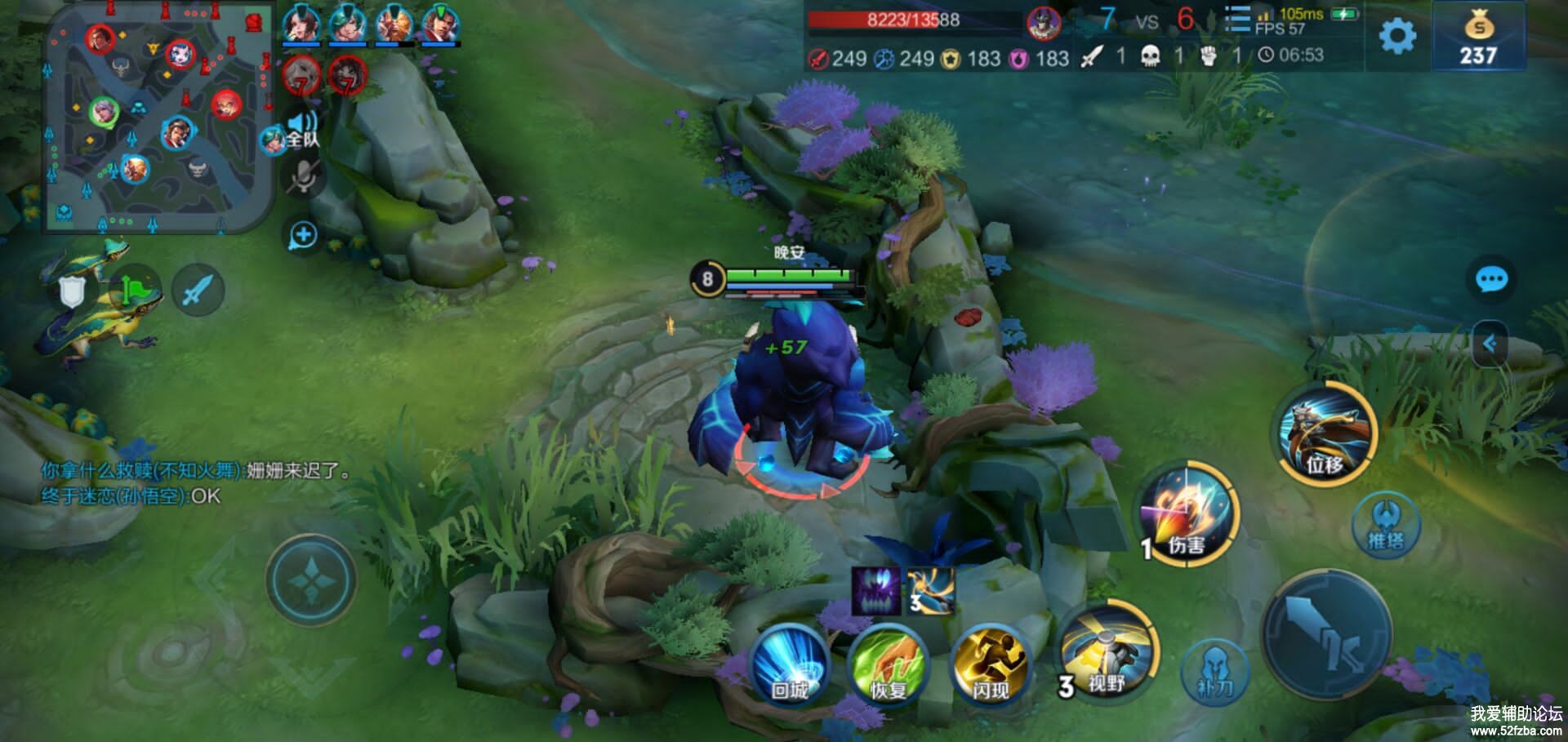Tap the 补刀 last-hit button
Viewport: 1568px width, 742px height.
point(1214,673)
